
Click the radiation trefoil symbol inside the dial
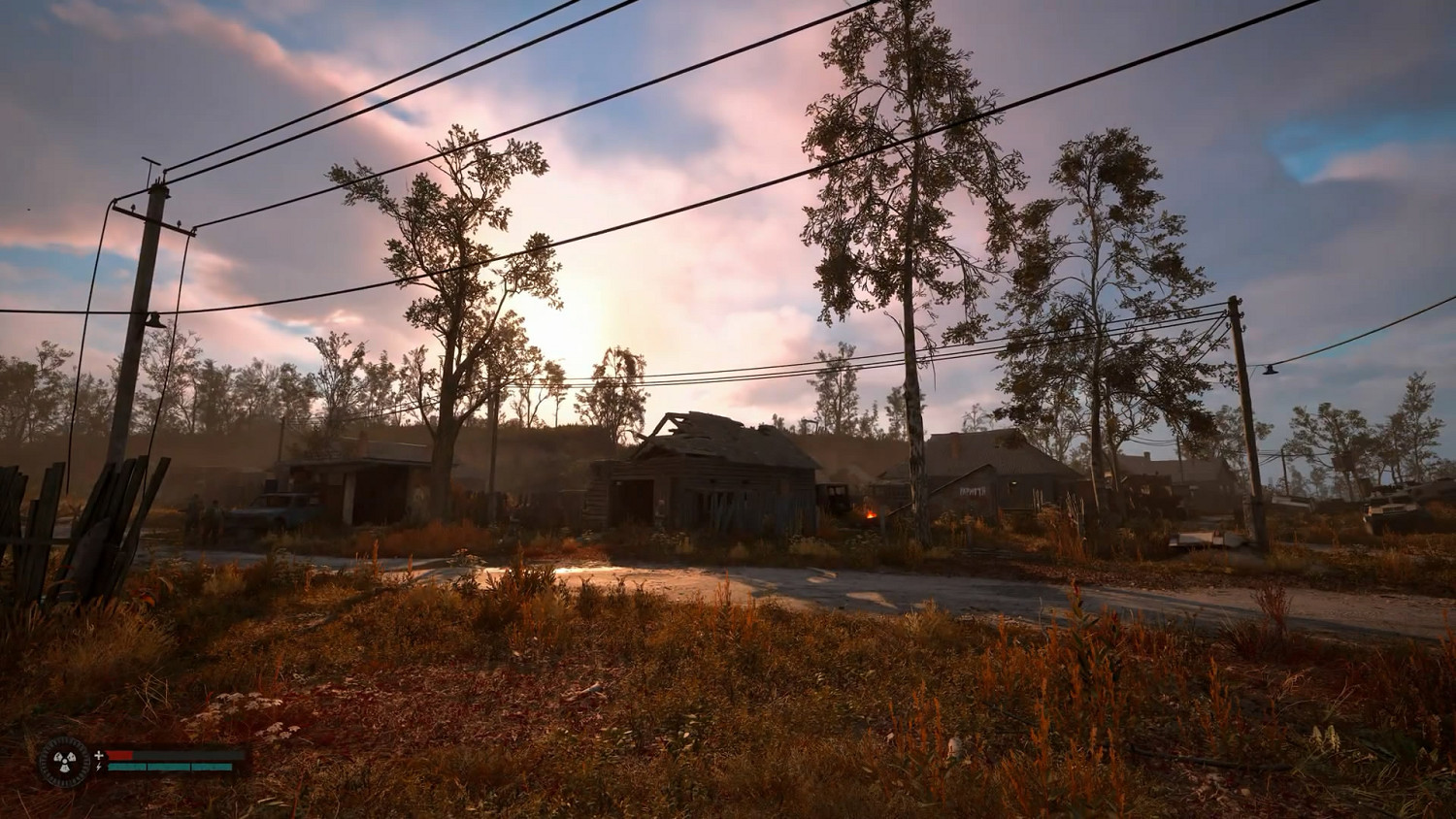coord(64,762)
